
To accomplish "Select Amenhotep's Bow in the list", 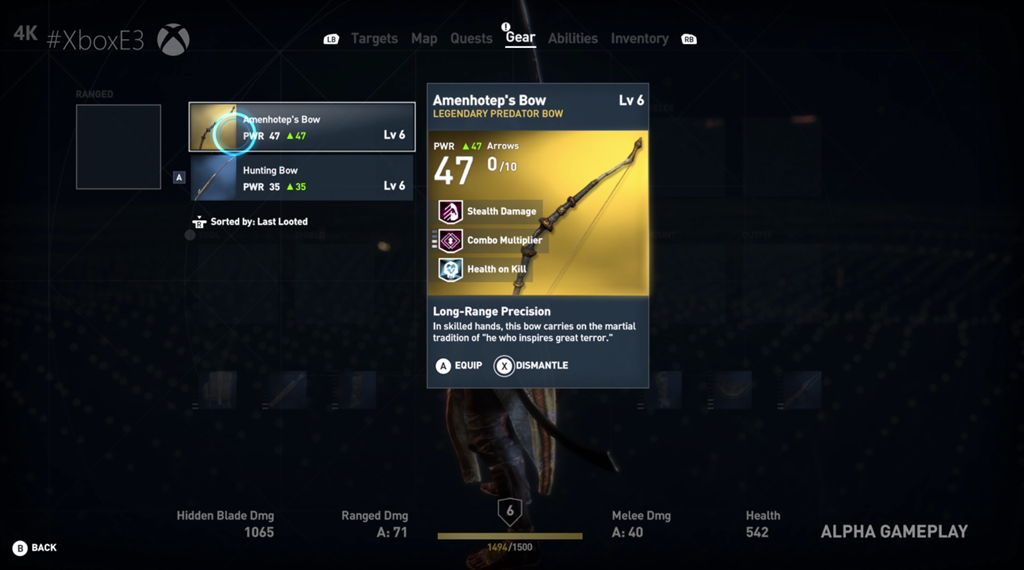I will (302, 127).
